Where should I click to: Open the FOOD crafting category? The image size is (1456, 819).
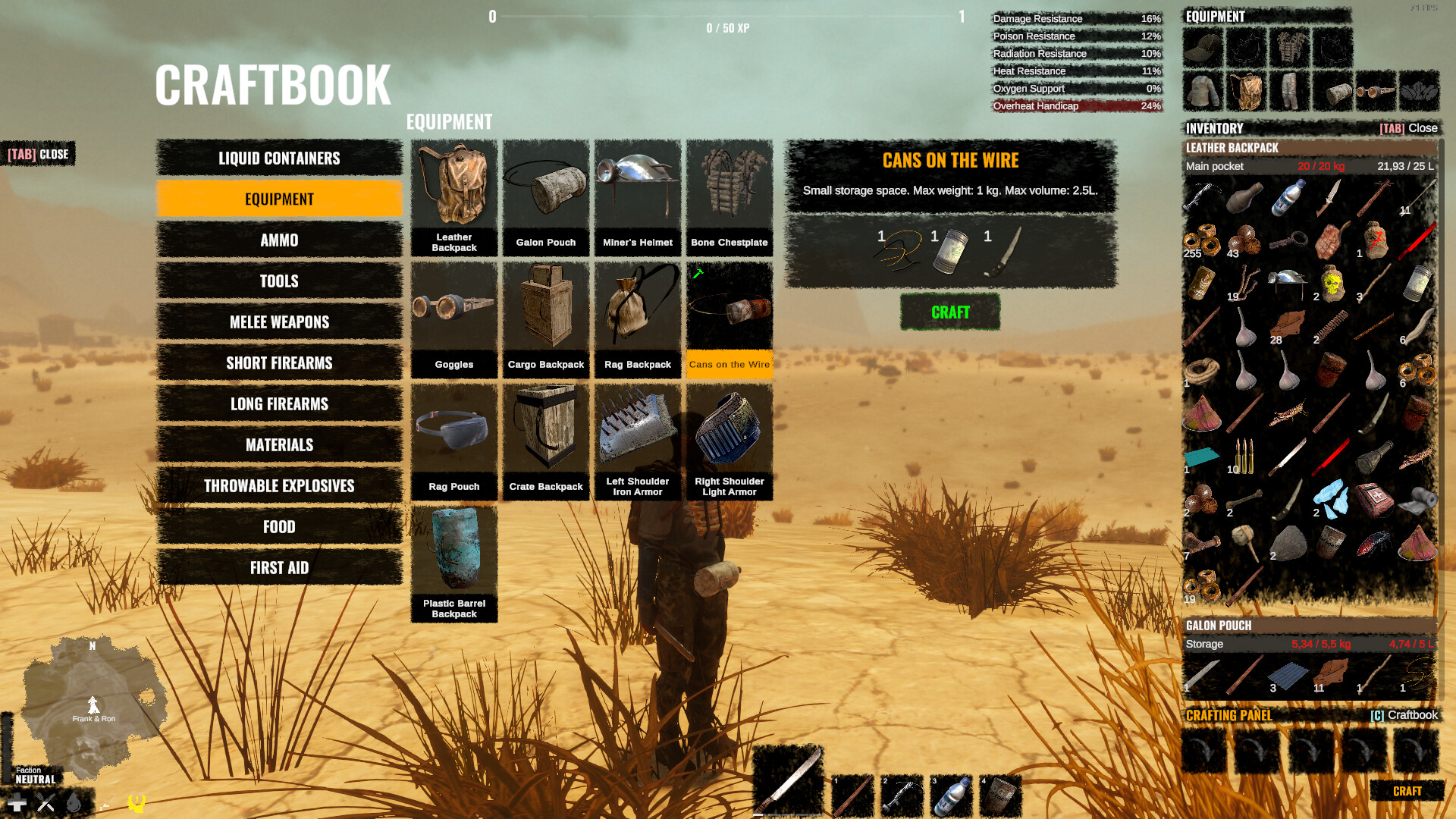click(x=278, y=526)
